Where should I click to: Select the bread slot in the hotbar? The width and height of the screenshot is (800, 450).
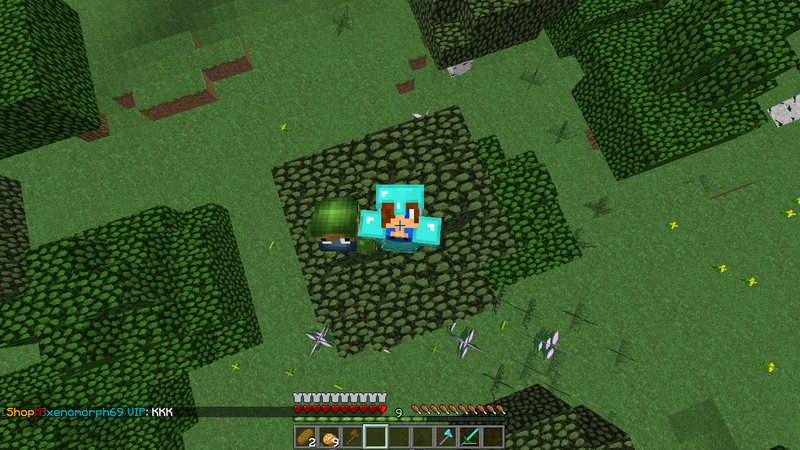[x=305, y=437]
